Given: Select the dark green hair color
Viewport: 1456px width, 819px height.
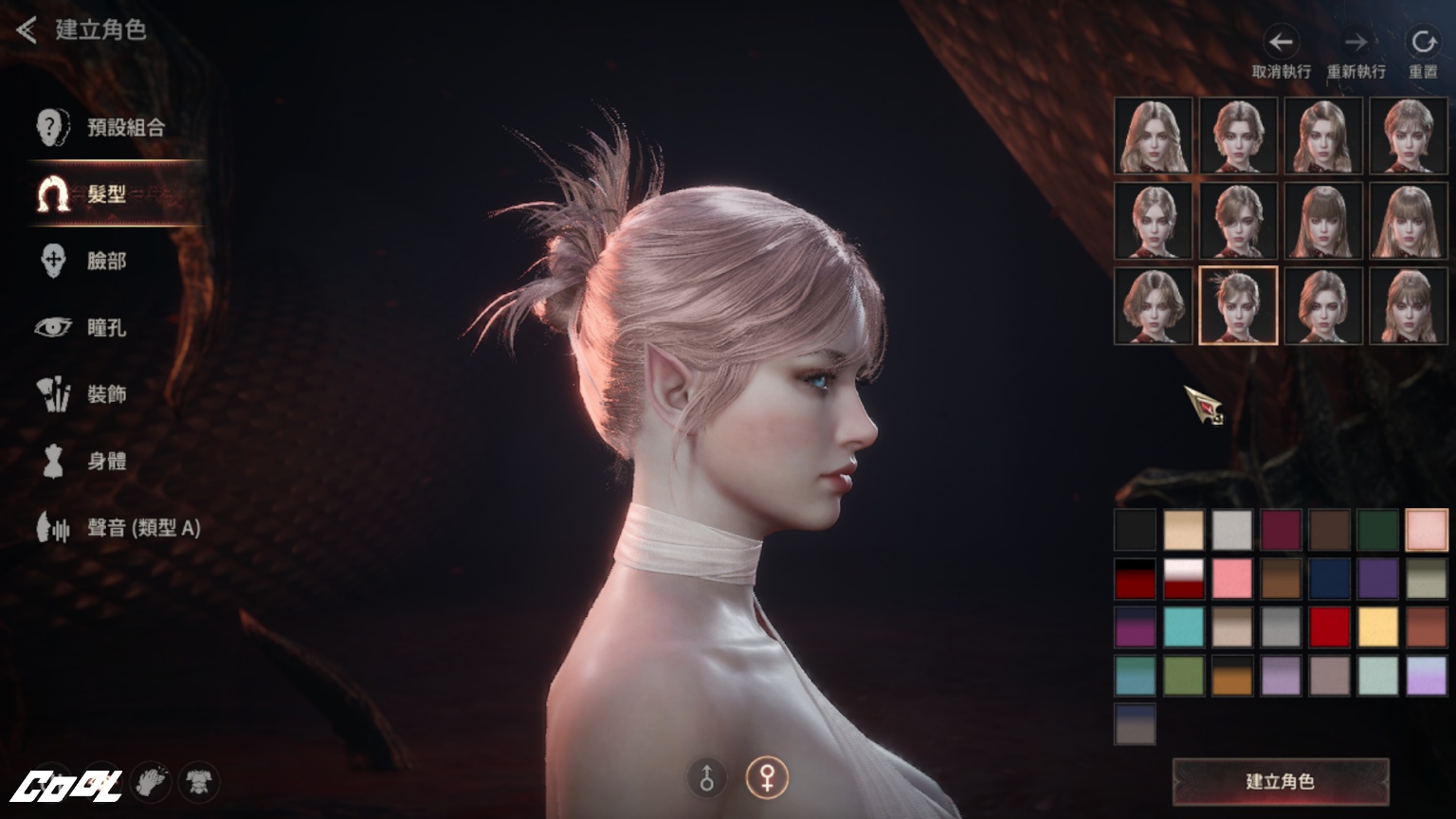Looking at the screenshot, I should click(x=1377, y=530).
